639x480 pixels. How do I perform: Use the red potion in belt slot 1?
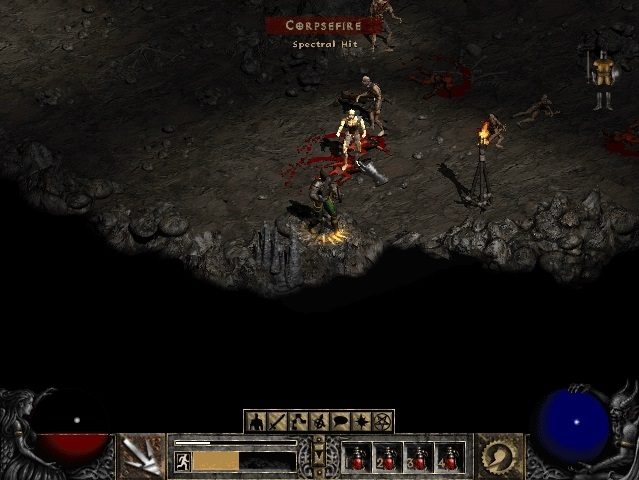point(357,458)
